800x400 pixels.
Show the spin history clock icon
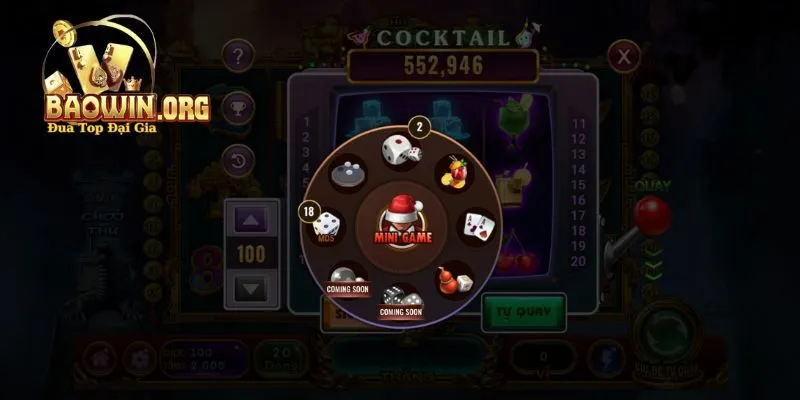point(237,159)
